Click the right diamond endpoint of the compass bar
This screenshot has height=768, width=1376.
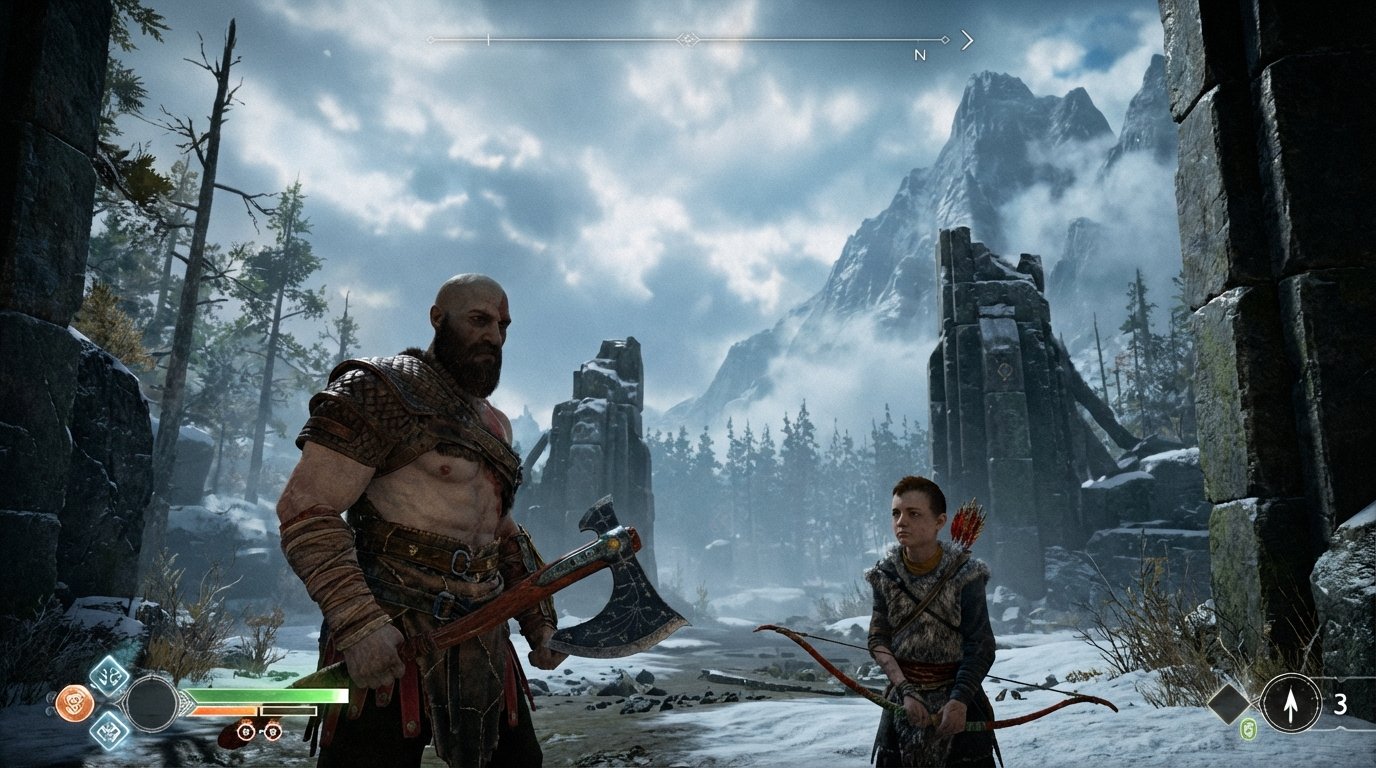pos(945,39)
